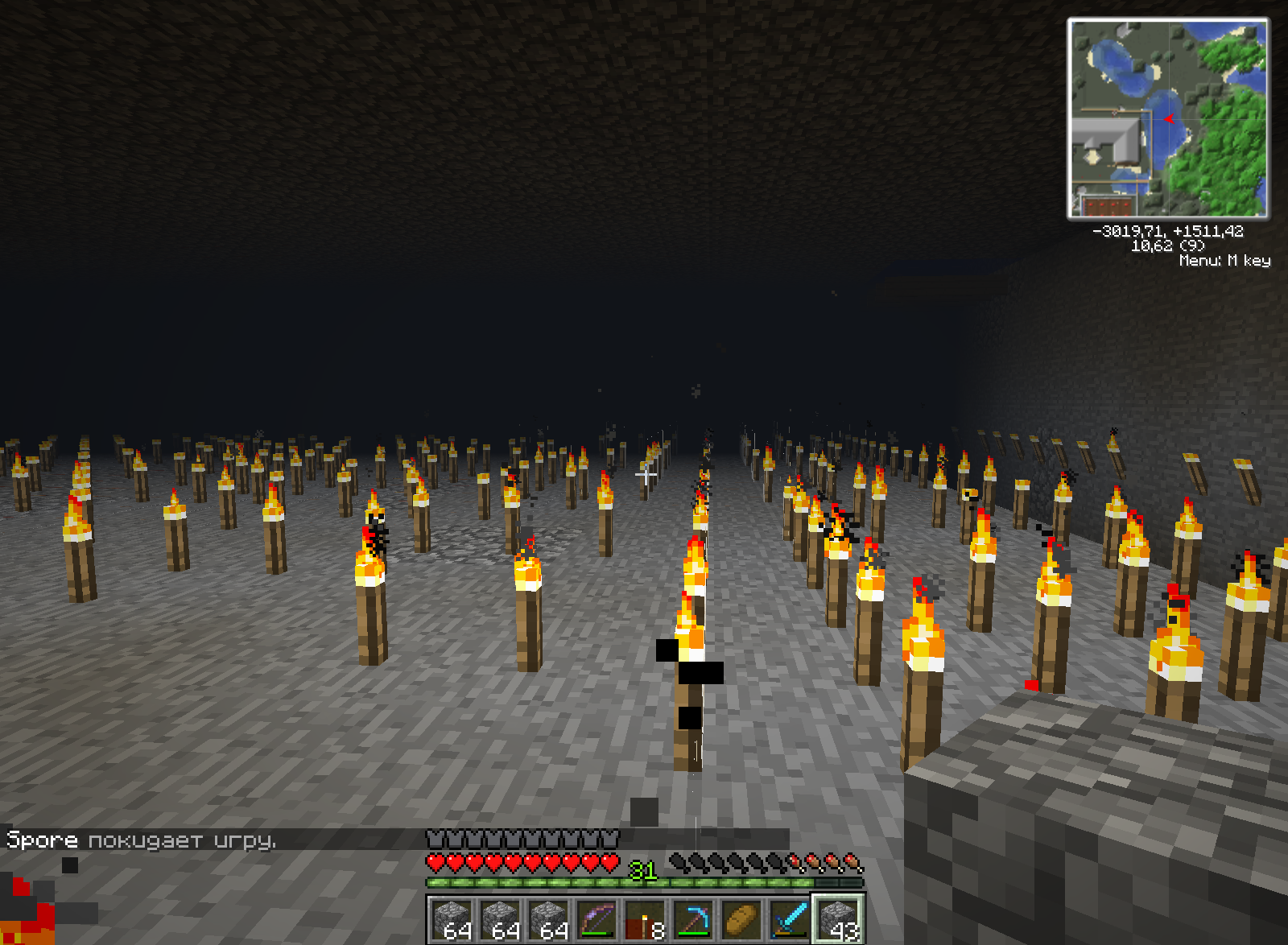Select the torch stack of 8
The height and width of the screenshot is (945, 1288).
click(x=645, y=918)
